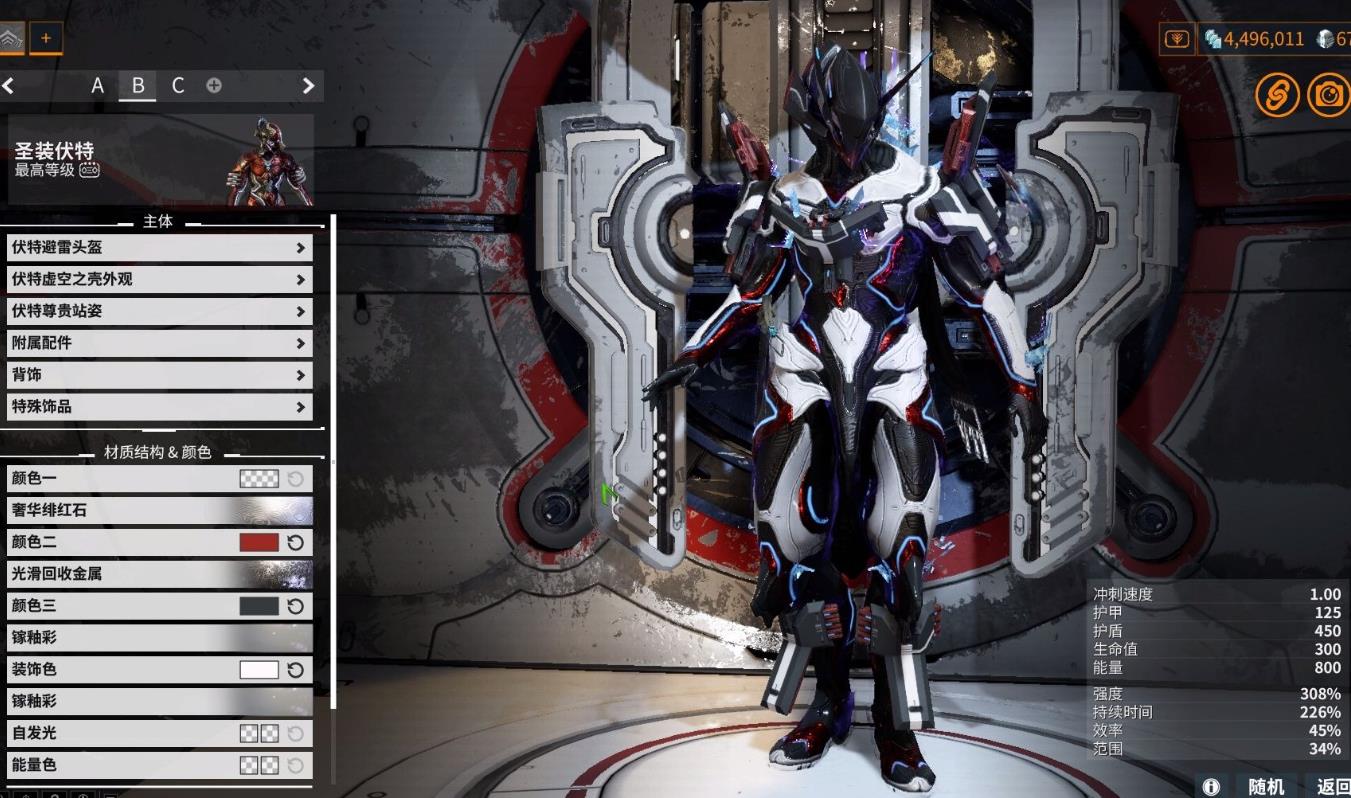Select the active config B tab

click(x=138, y=86)
